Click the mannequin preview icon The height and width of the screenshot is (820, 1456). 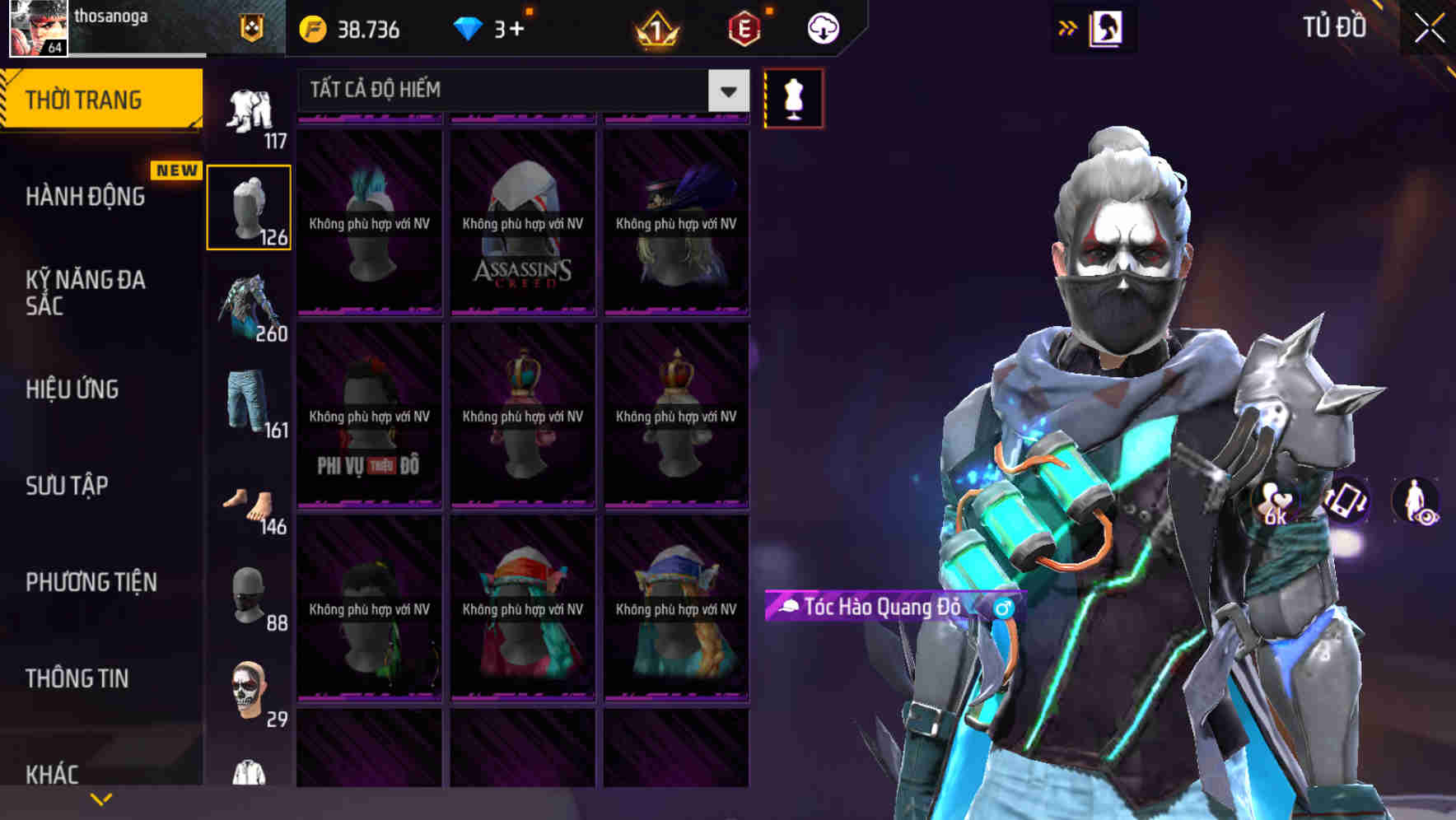[793, 97]
